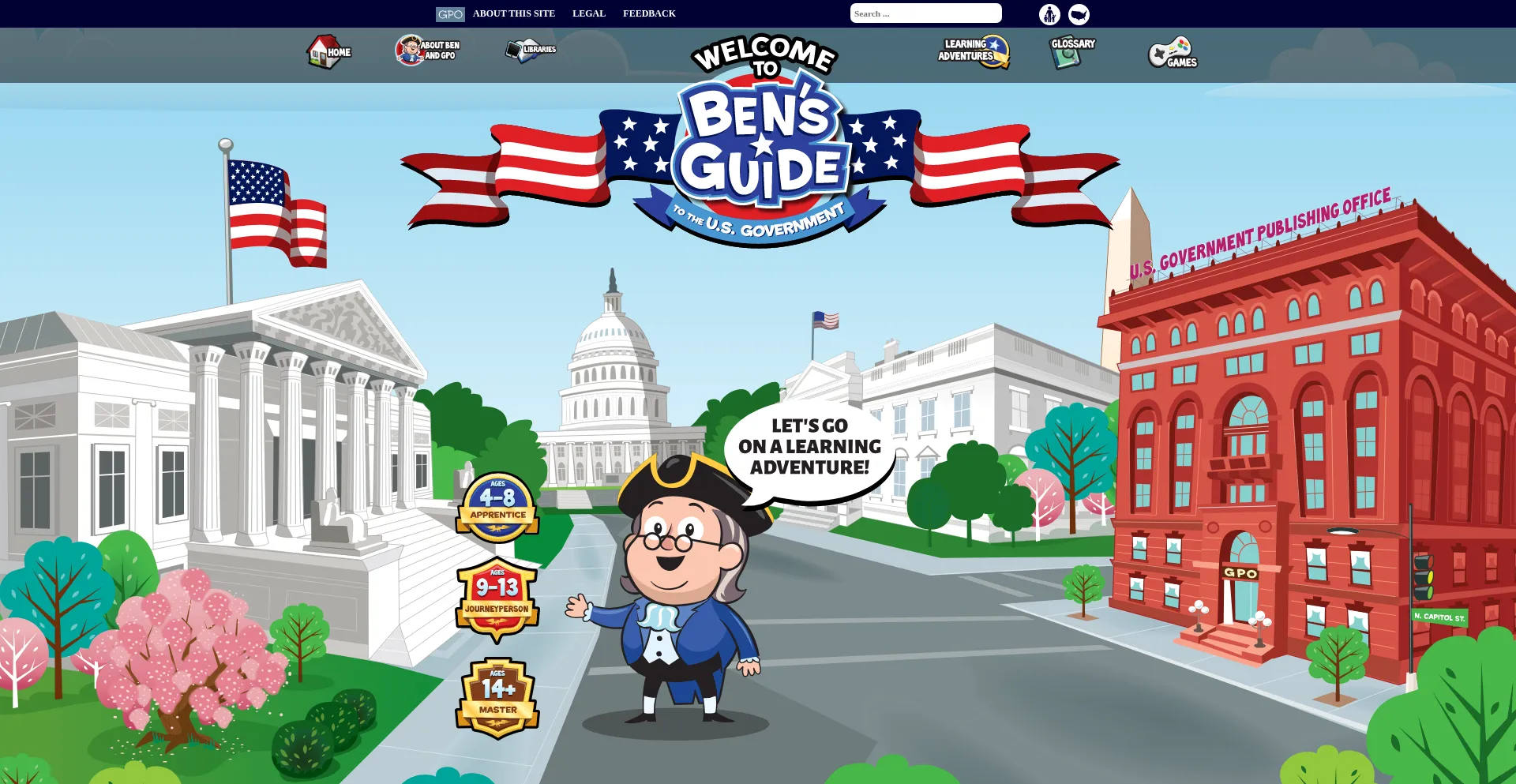The image size is (1516, 784).
Task: Open the LEGAL menu item
Action: click(x=588, y=13)
